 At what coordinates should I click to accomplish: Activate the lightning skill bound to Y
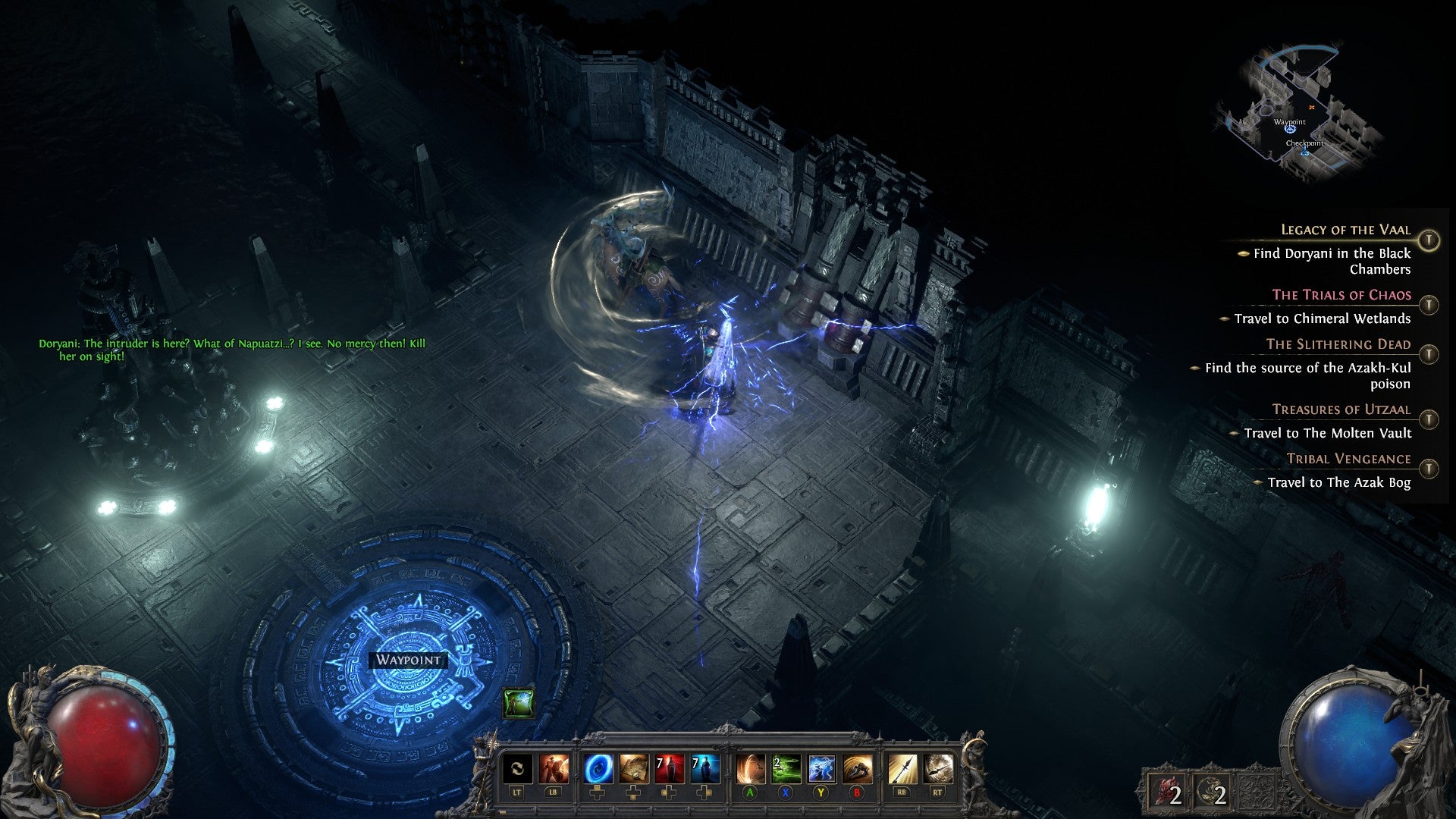click(x=821, y=768)
